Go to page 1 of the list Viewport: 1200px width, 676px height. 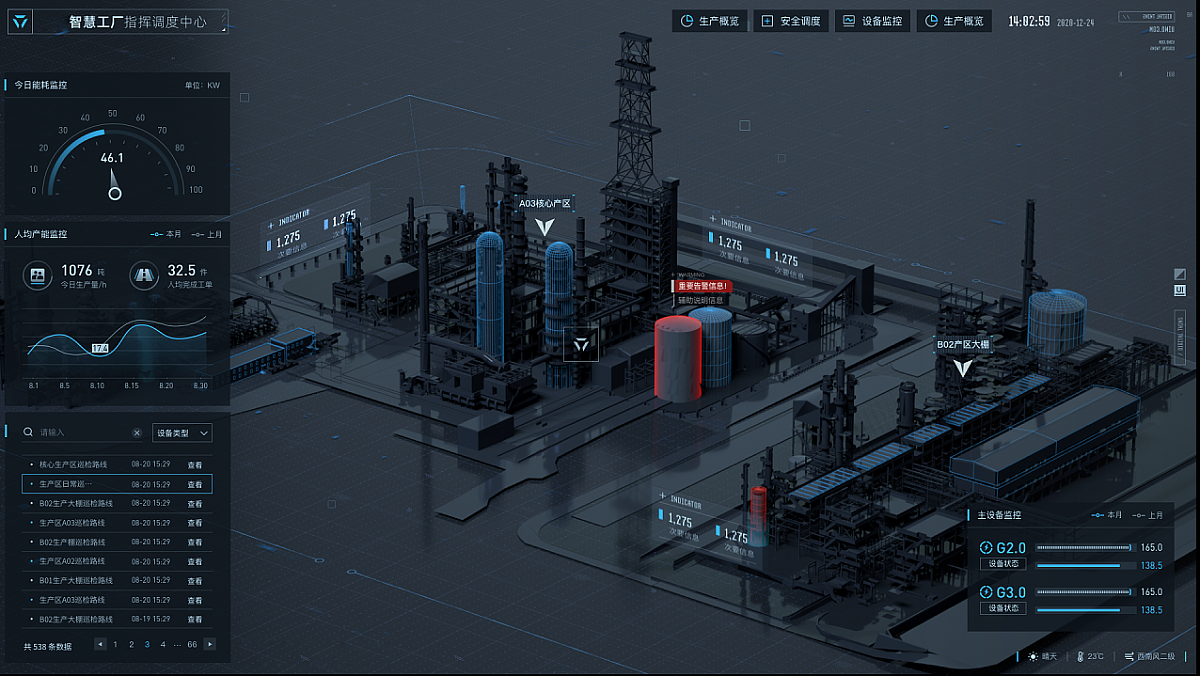pyautogui.click(x=115, y=645)
